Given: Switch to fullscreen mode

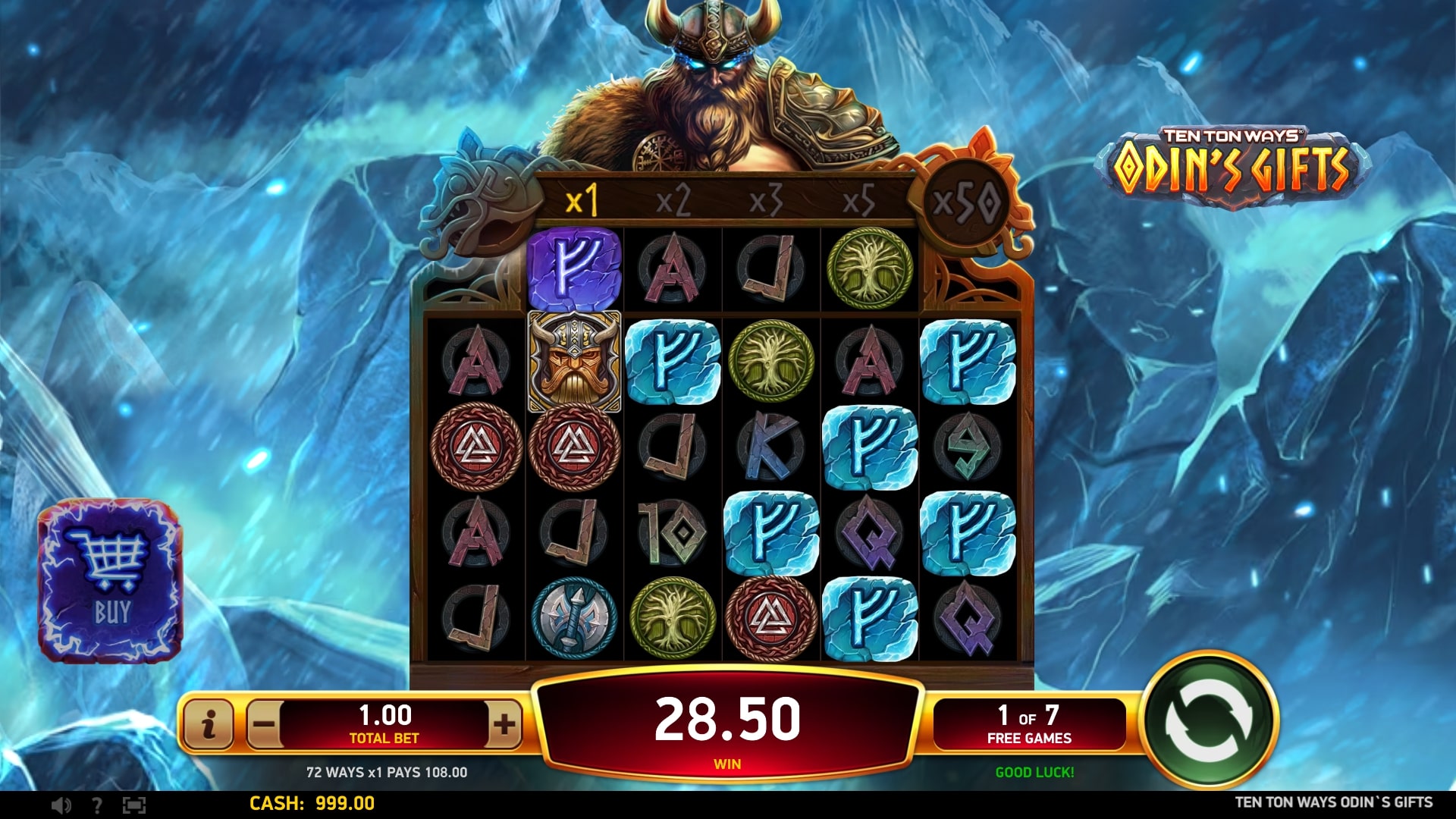Looking at the screenshot, I should point(133,805).
